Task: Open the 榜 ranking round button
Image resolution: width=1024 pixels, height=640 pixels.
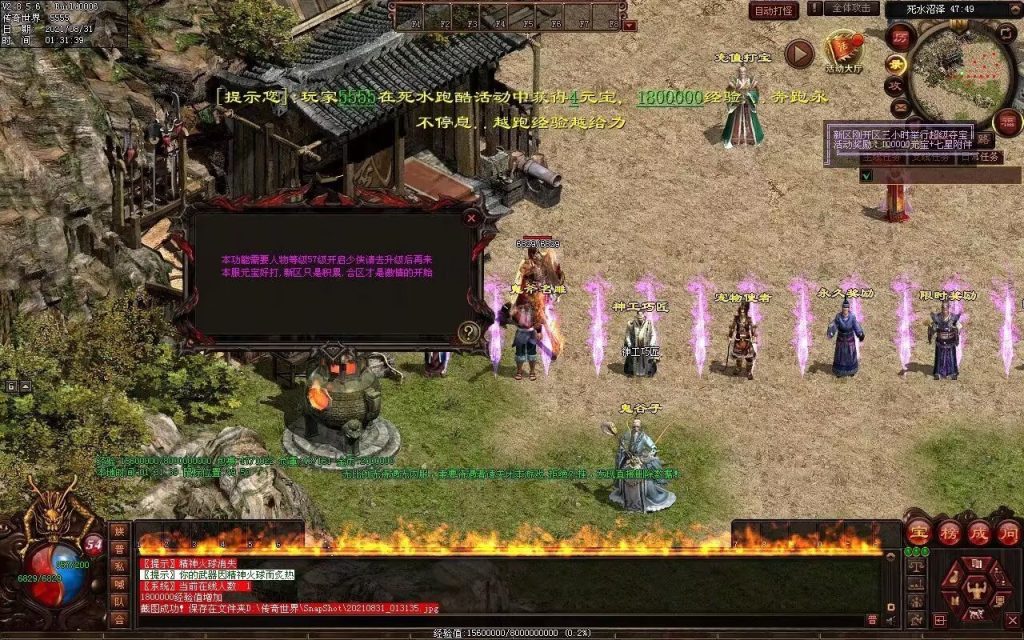Action: pos(948,533)
